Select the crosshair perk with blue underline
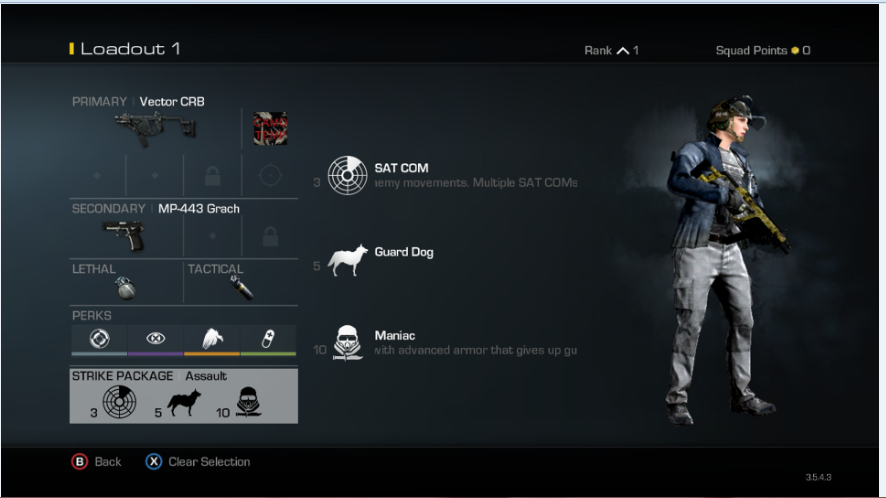Screen dimensions: 886x498 click(98, 338)
